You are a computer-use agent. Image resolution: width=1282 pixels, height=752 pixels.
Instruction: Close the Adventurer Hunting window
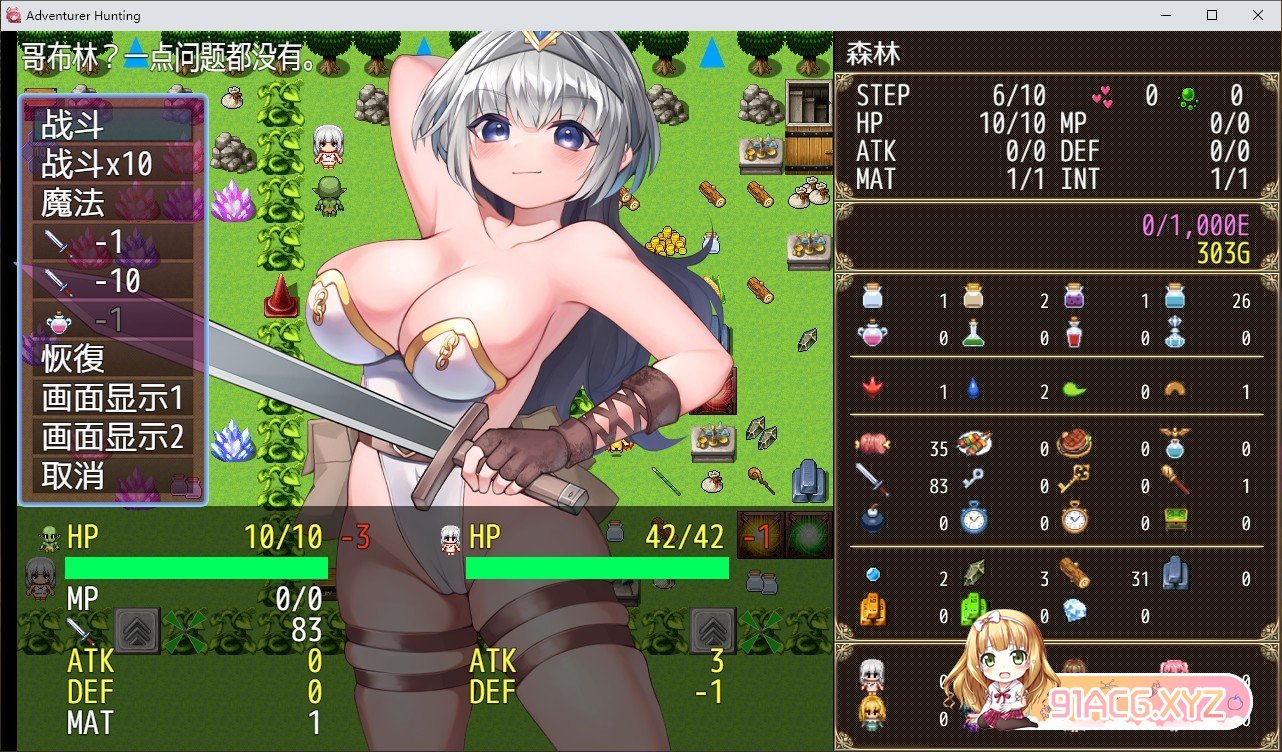[1257, 15]
